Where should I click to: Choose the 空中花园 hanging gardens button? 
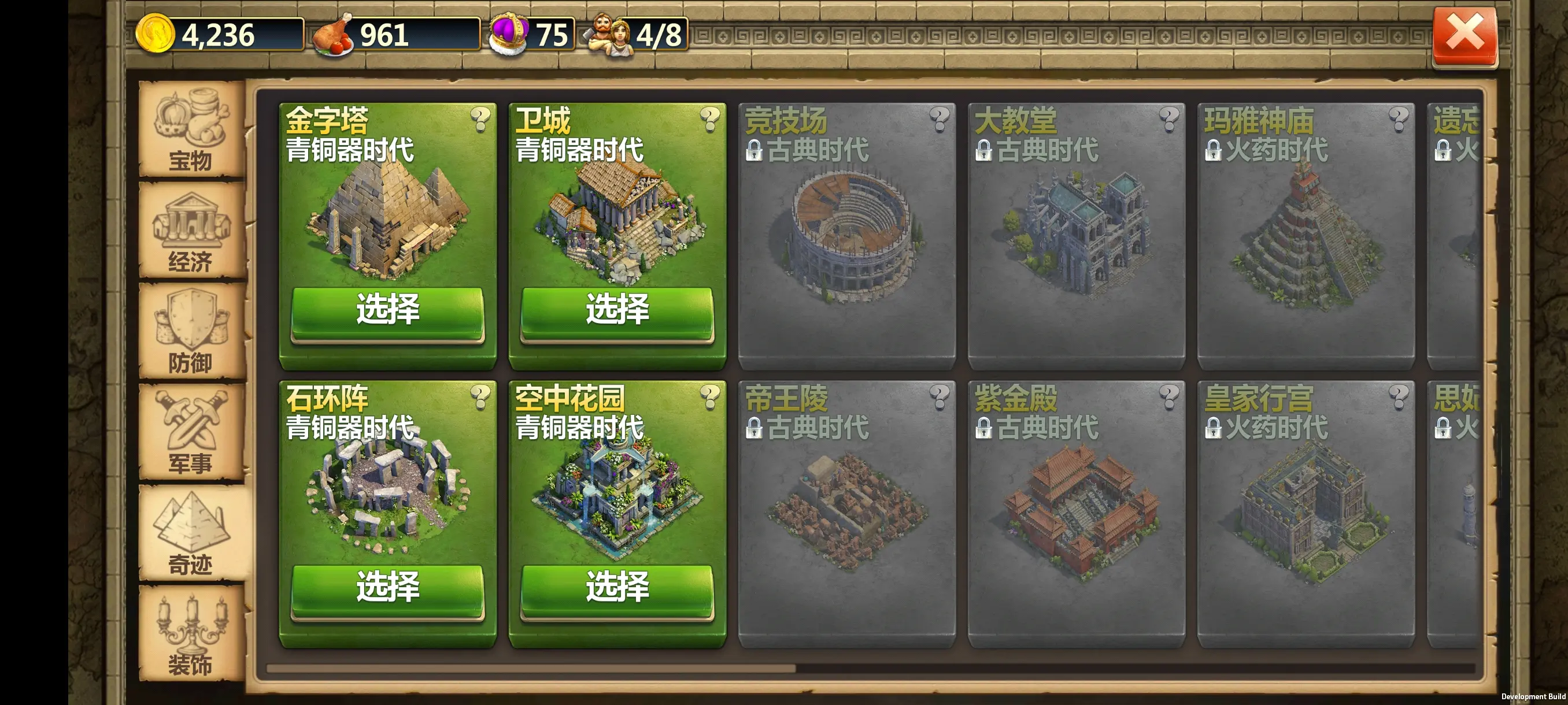pos(617,588)
